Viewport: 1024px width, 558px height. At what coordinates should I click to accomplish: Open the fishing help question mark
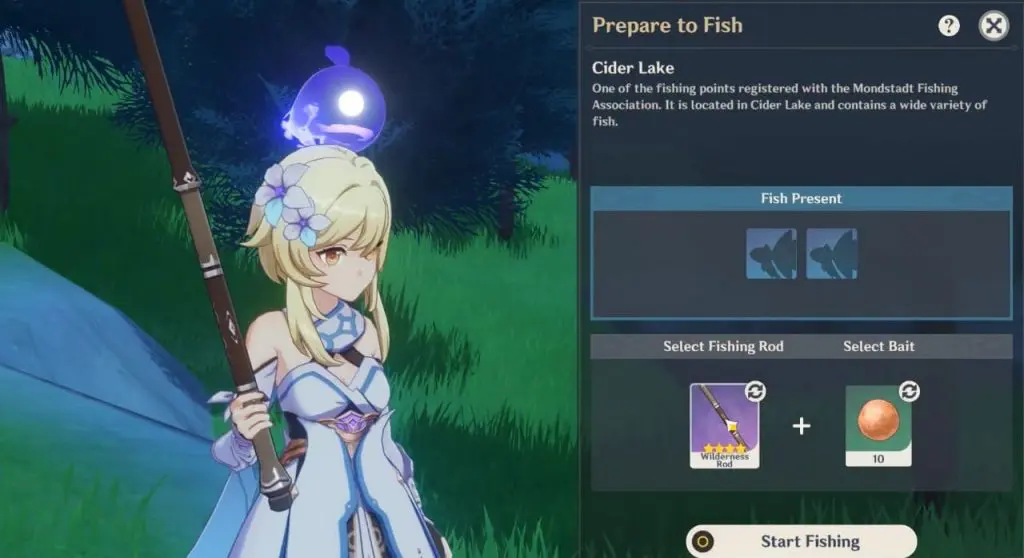[949, 26]
